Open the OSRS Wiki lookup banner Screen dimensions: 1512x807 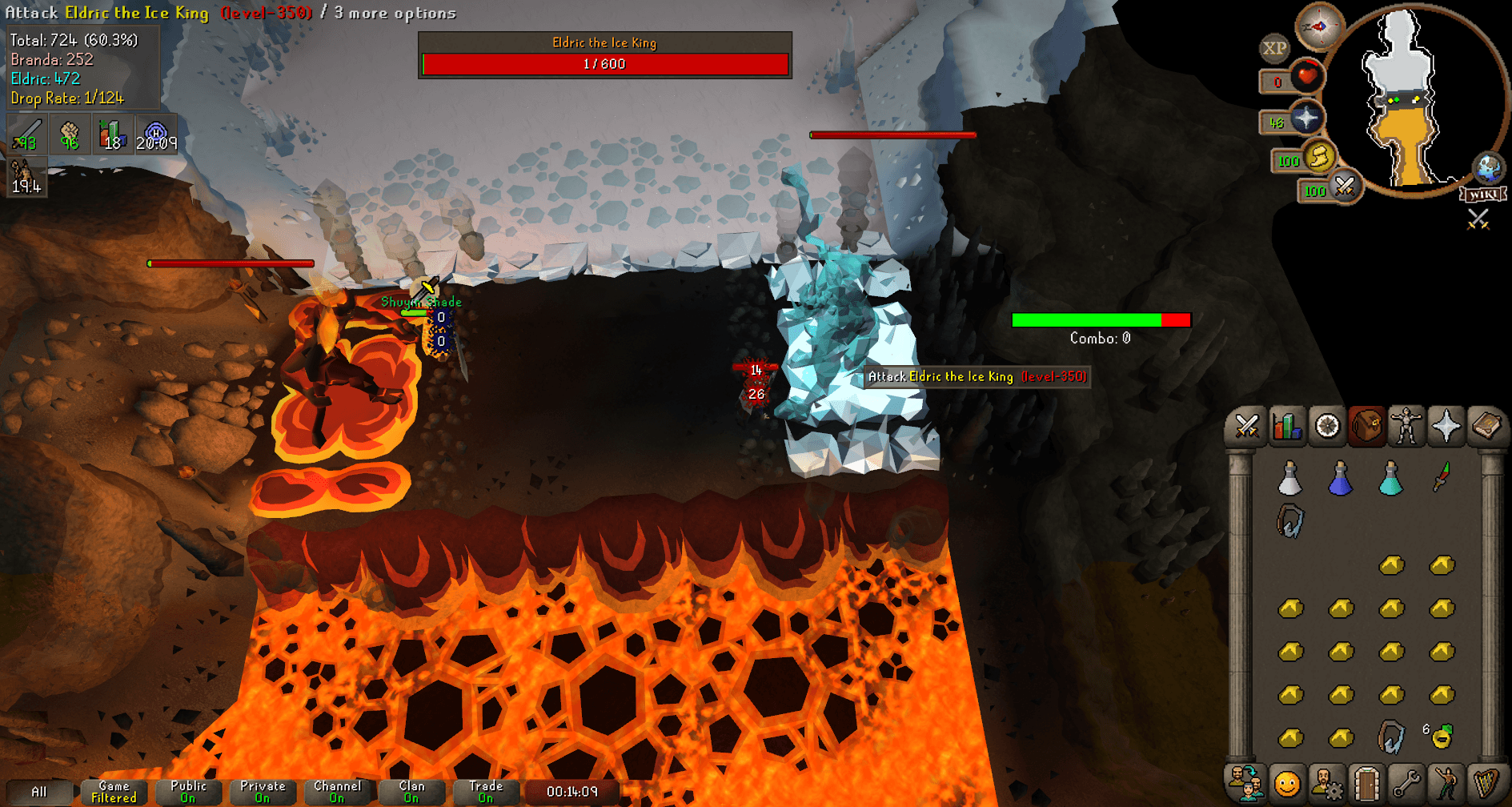(x=1484, y=193)
